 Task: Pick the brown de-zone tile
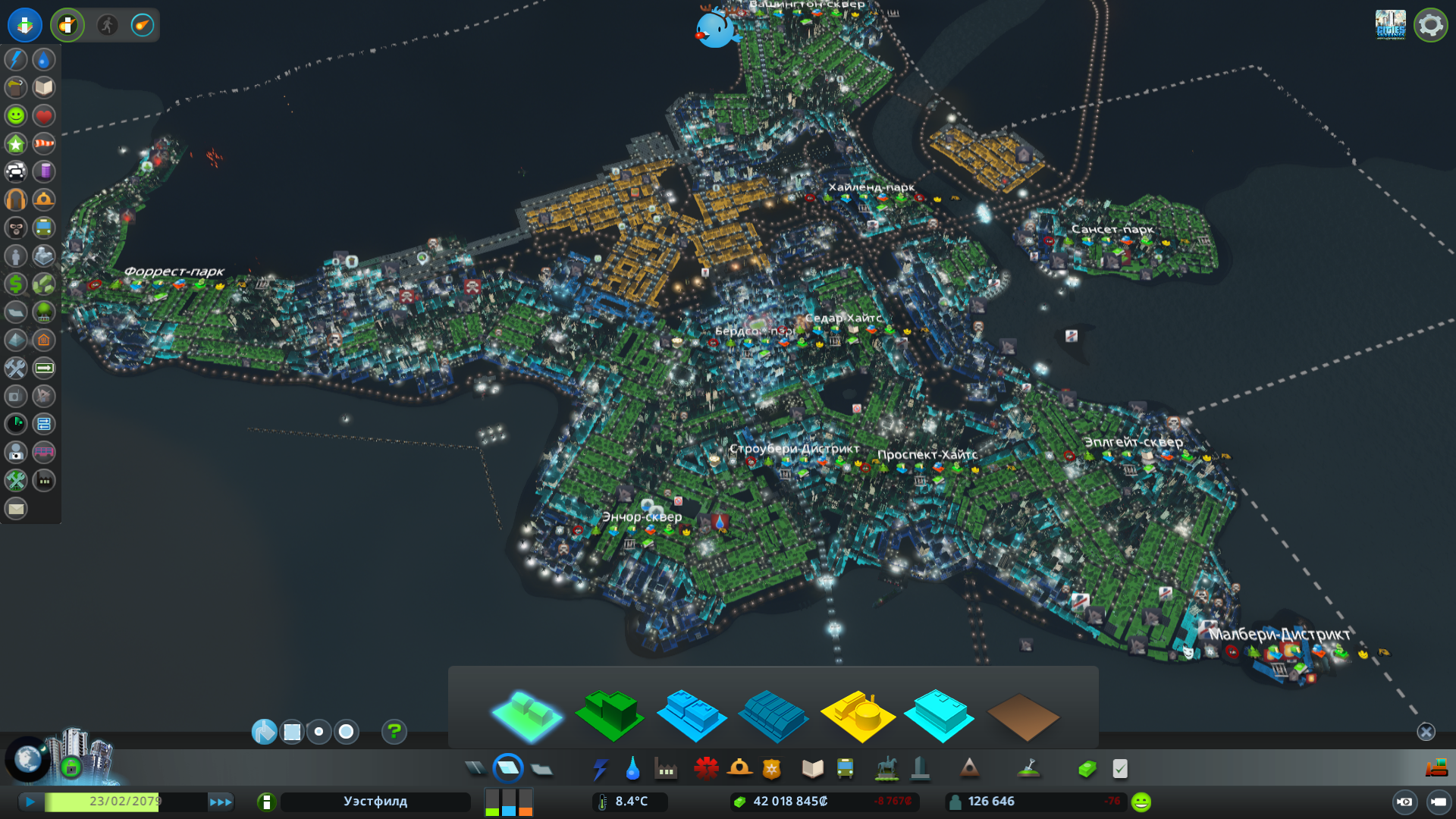point(1022,717)
